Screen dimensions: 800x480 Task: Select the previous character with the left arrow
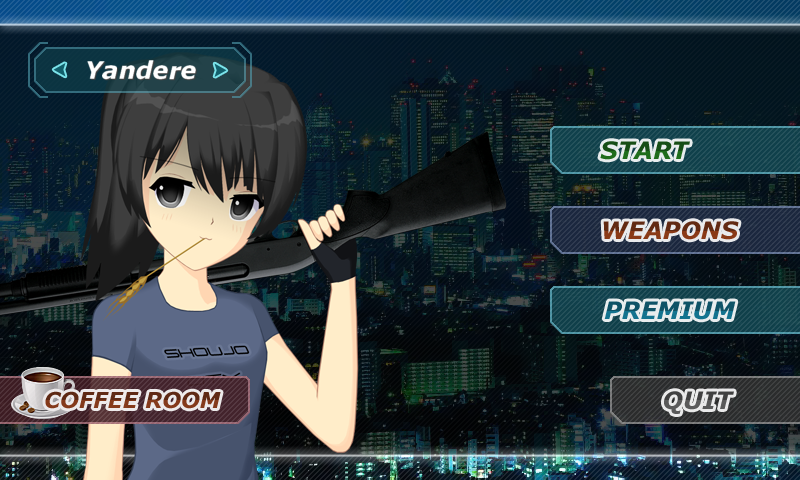coord(60,70)
